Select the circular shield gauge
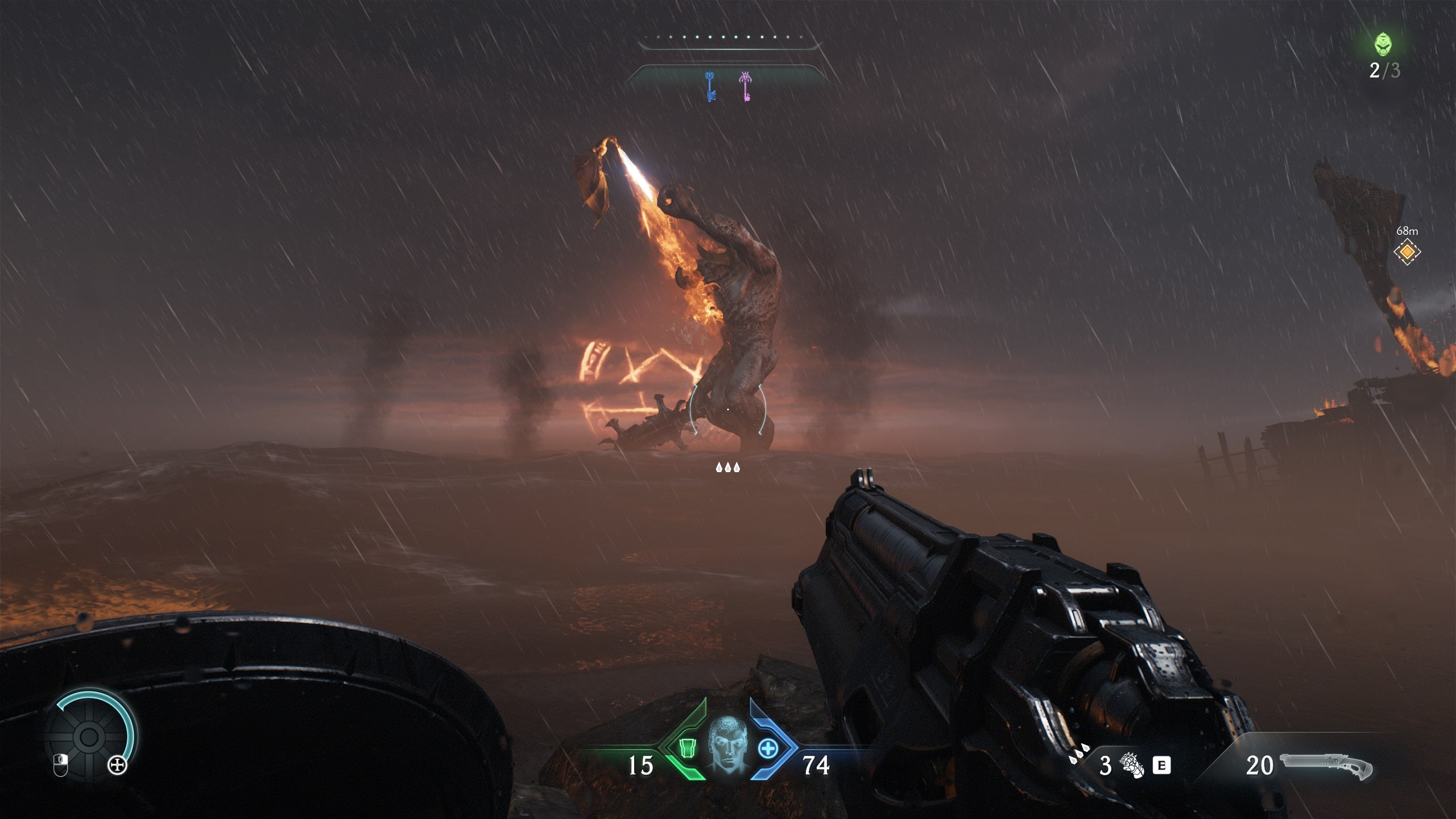1456x819 pixels. pos(89,737)
